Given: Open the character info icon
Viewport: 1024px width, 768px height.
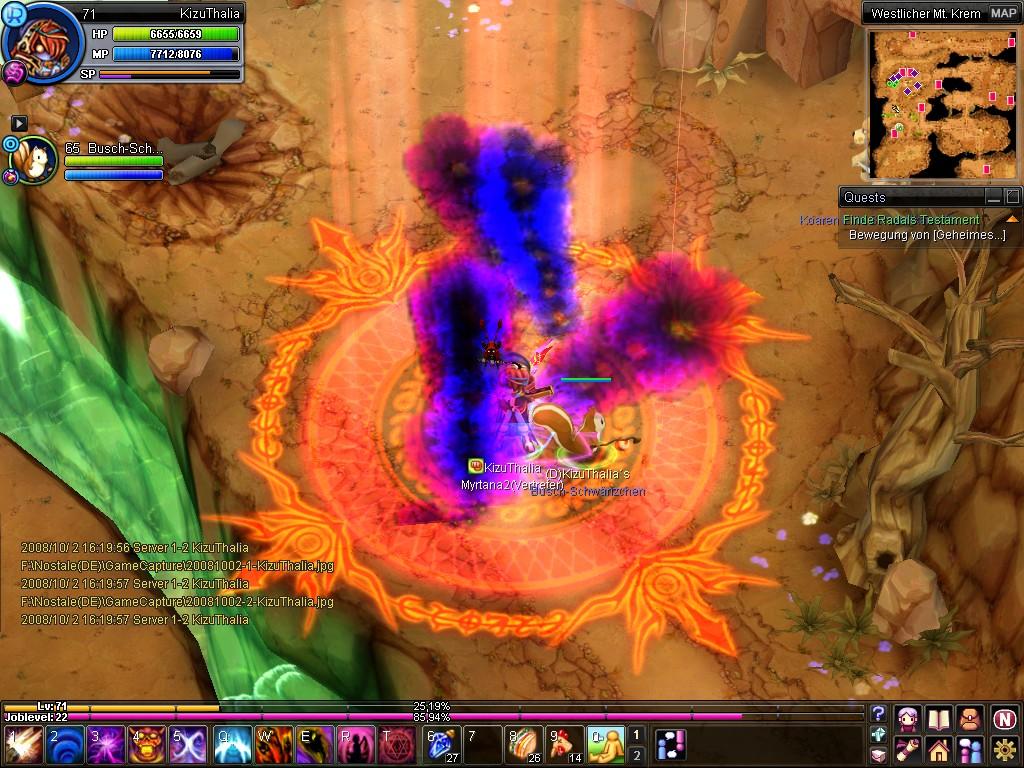Looking at the screenshot, I should pos(909,718).
